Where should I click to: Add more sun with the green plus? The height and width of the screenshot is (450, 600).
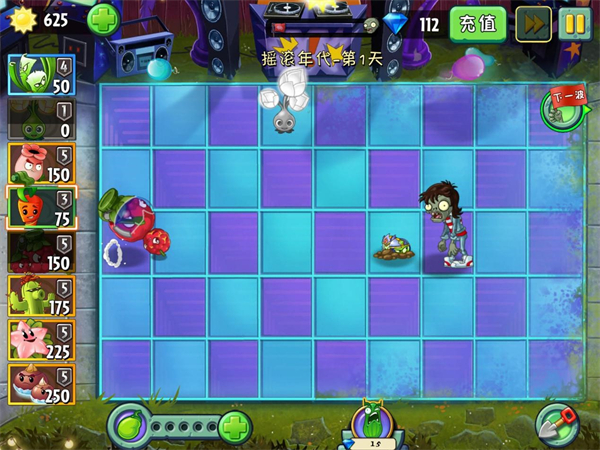pyautogui.click(x=102, y=19)
